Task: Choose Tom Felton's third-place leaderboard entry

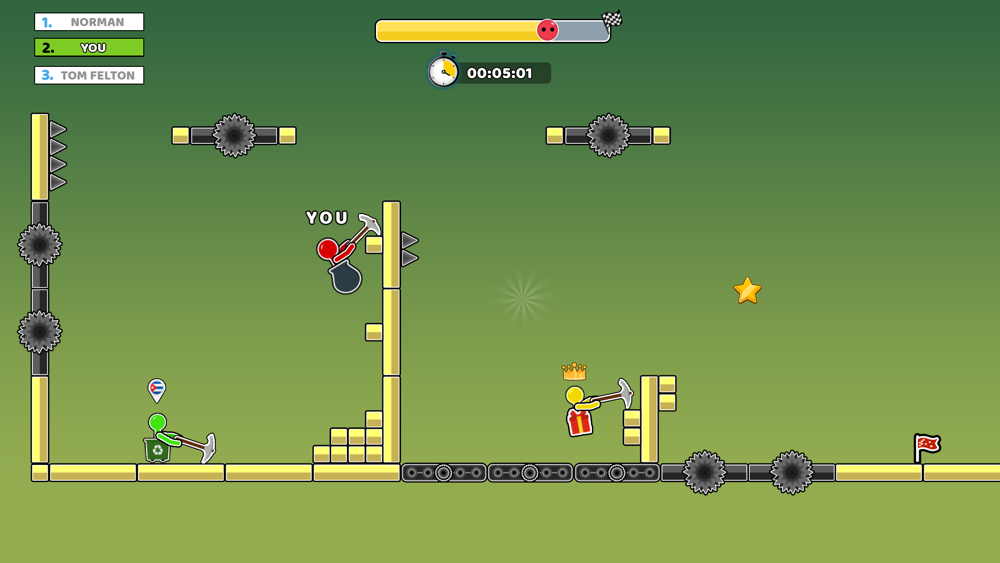Action: click(x=89, y=75)
